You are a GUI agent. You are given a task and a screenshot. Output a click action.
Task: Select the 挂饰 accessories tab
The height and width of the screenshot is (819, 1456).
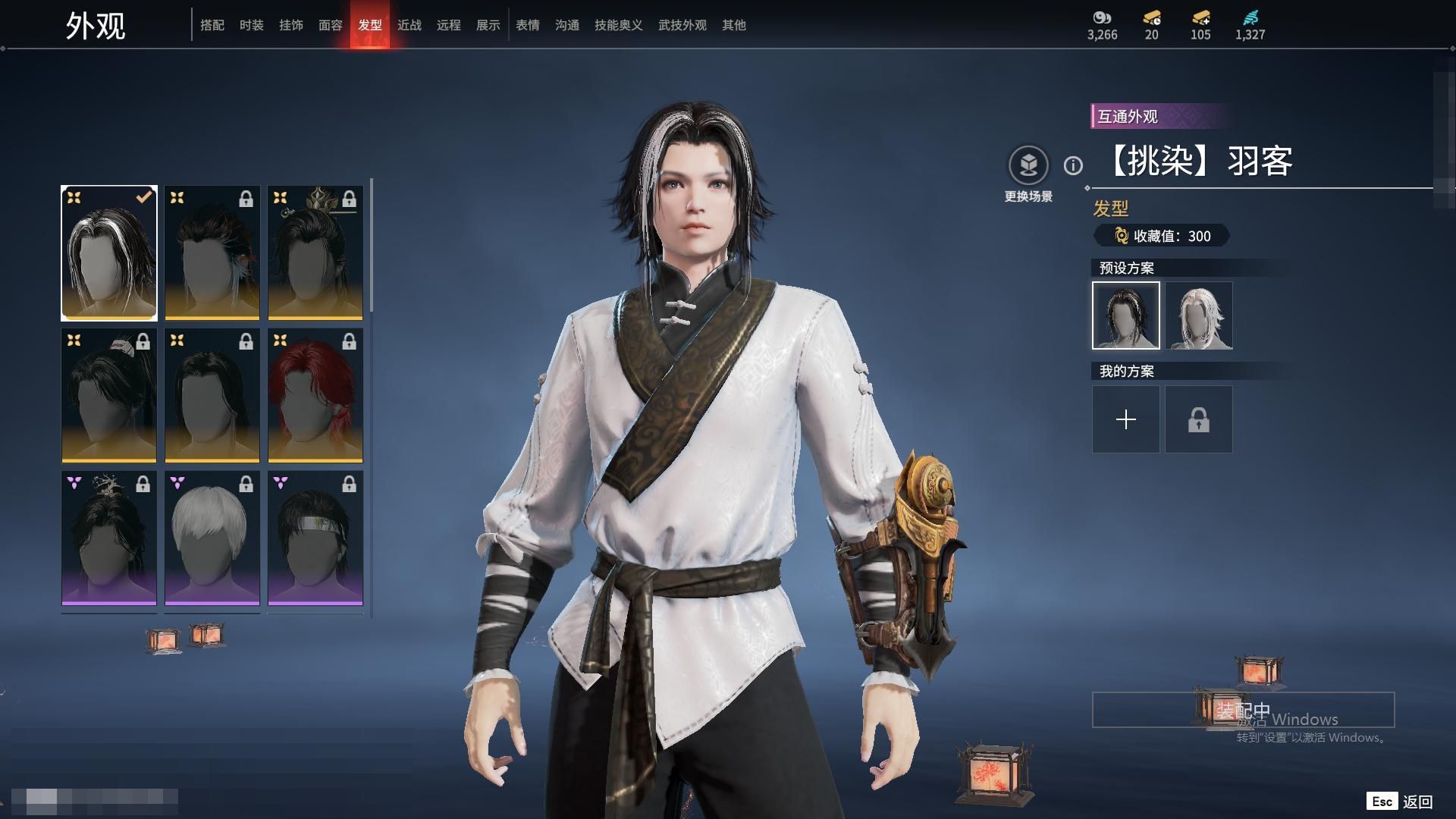290,25
